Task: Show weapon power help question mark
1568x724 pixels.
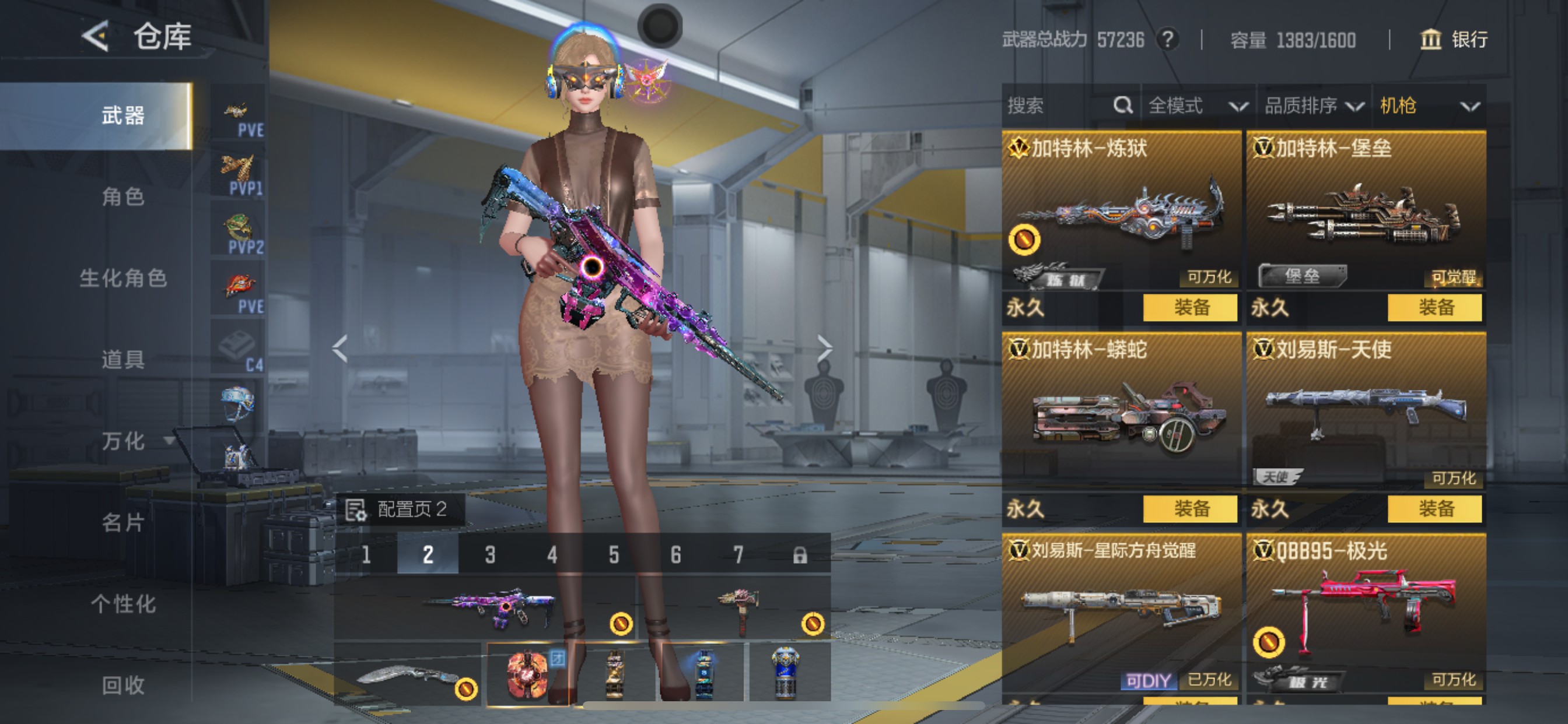Action: [1167, 40]
